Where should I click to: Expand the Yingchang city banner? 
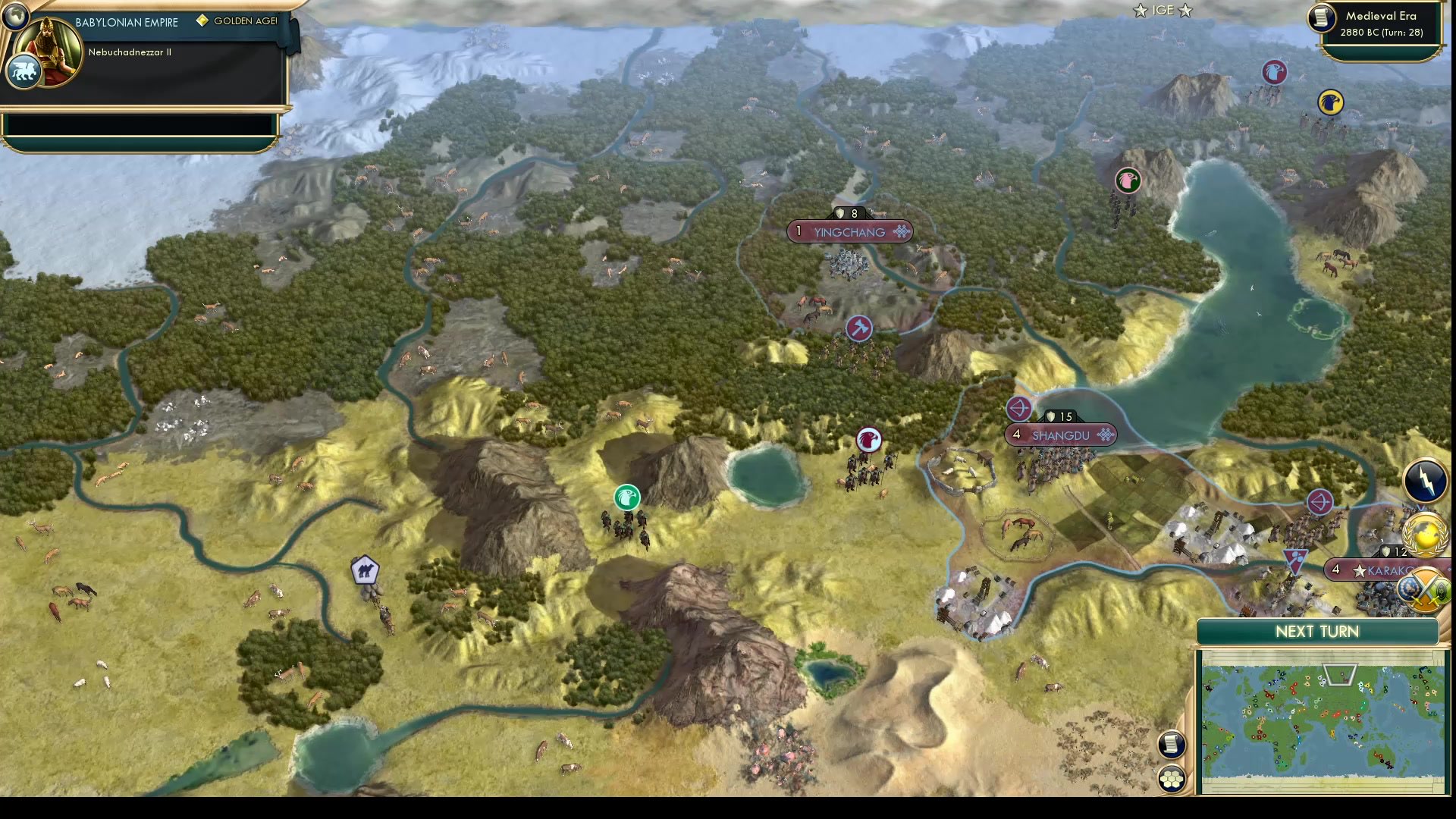[x=848, y=232]
